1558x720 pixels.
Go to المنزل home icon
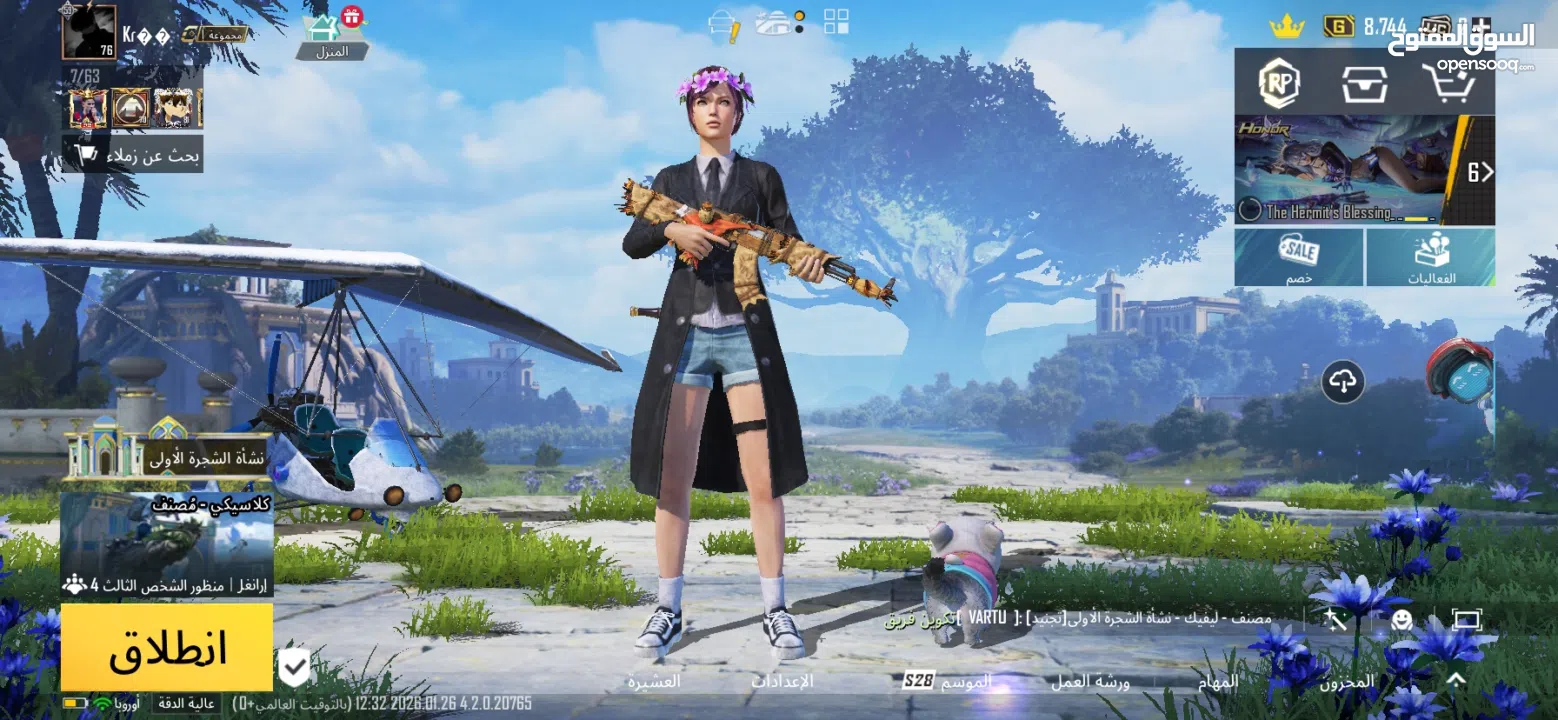coord(332,37)
